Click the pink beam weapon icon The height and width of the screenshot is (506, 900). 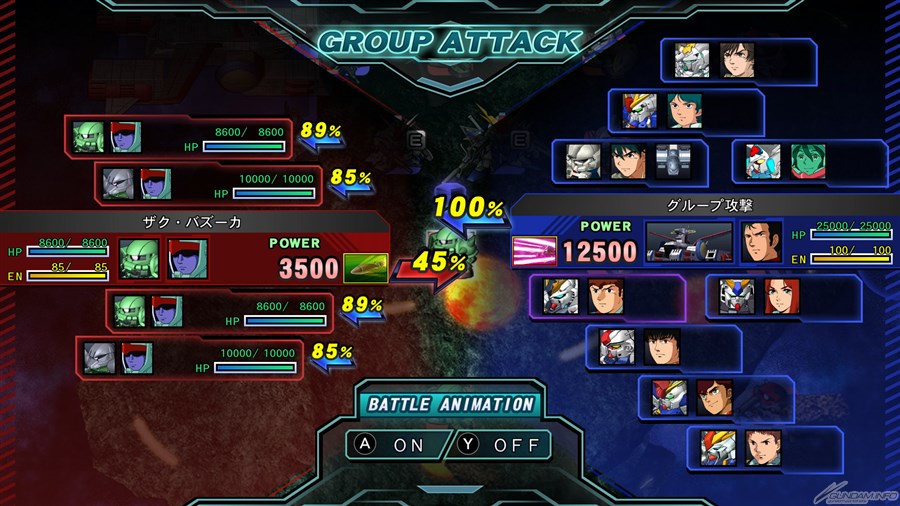click(x=534, y=250)
